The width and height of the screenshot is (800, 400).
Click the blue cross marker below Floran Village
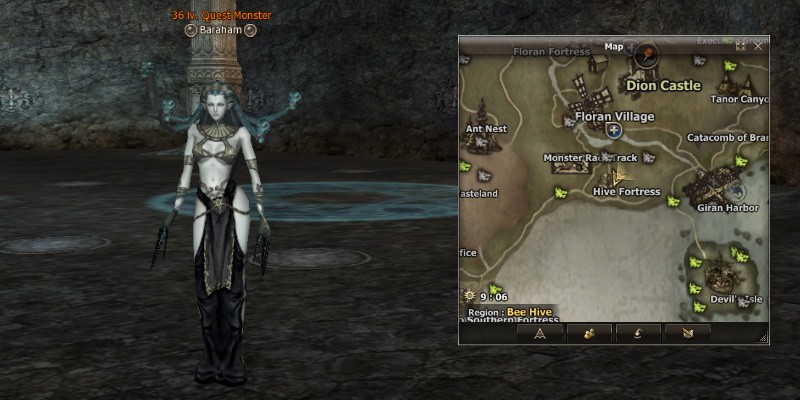[614, 131]
